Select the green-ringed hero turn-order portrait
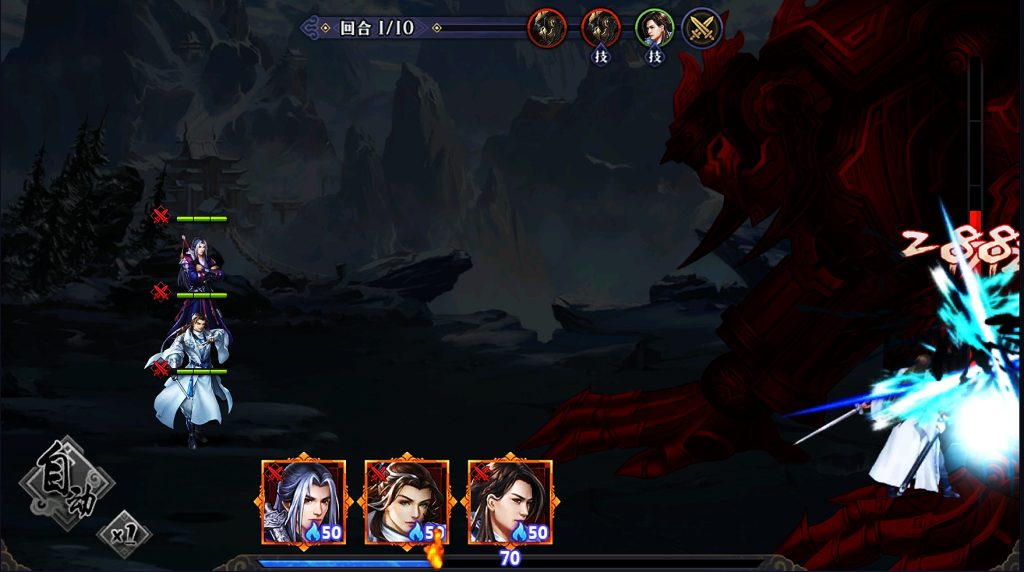1024x572 pixels. (654, 28)
